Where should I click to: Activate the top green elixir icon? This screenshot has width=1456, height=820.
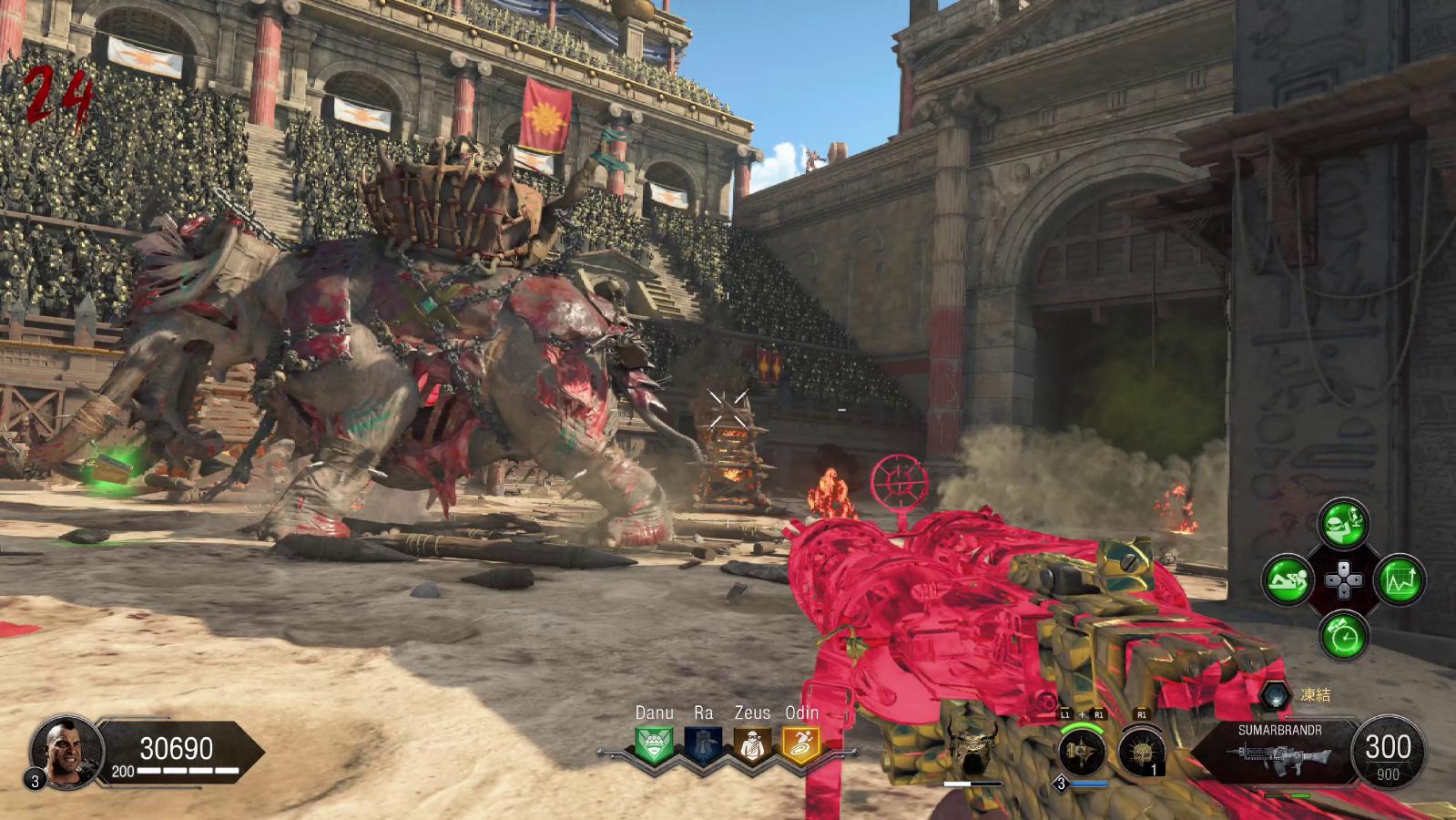1343,524
